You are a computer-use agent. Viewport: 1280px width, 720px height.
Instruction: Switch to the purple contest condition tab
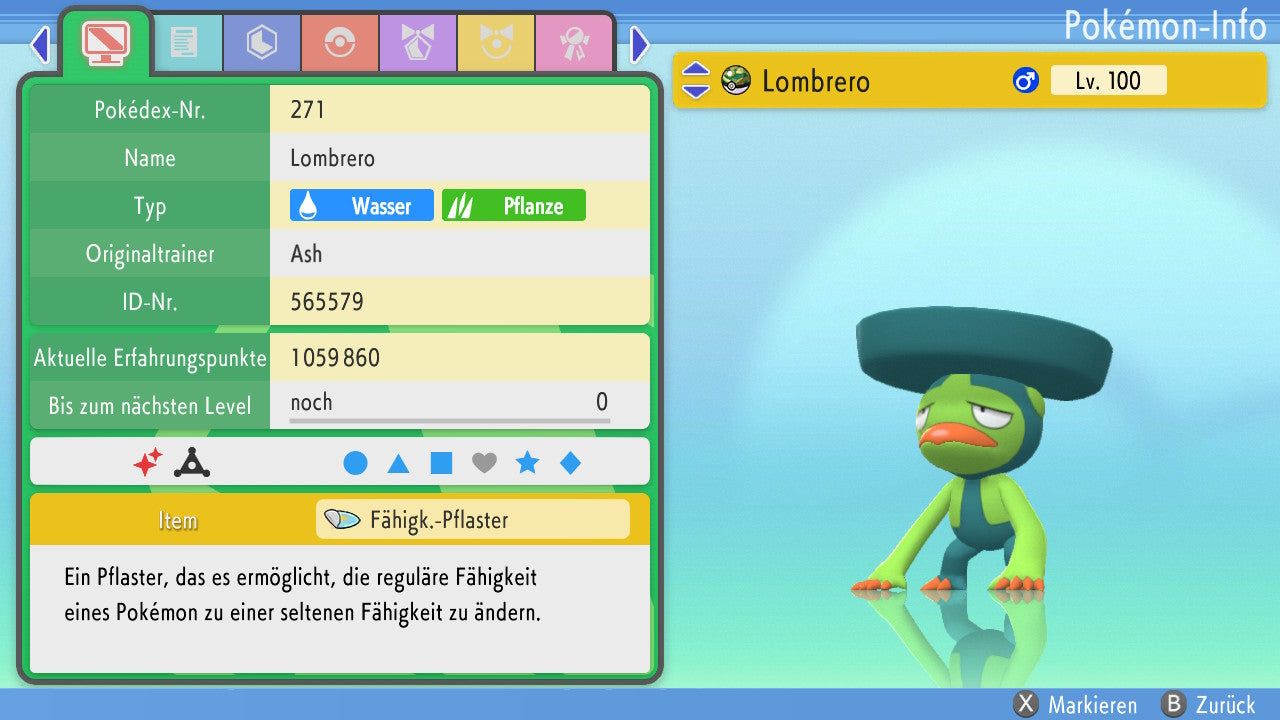point(417,43)
